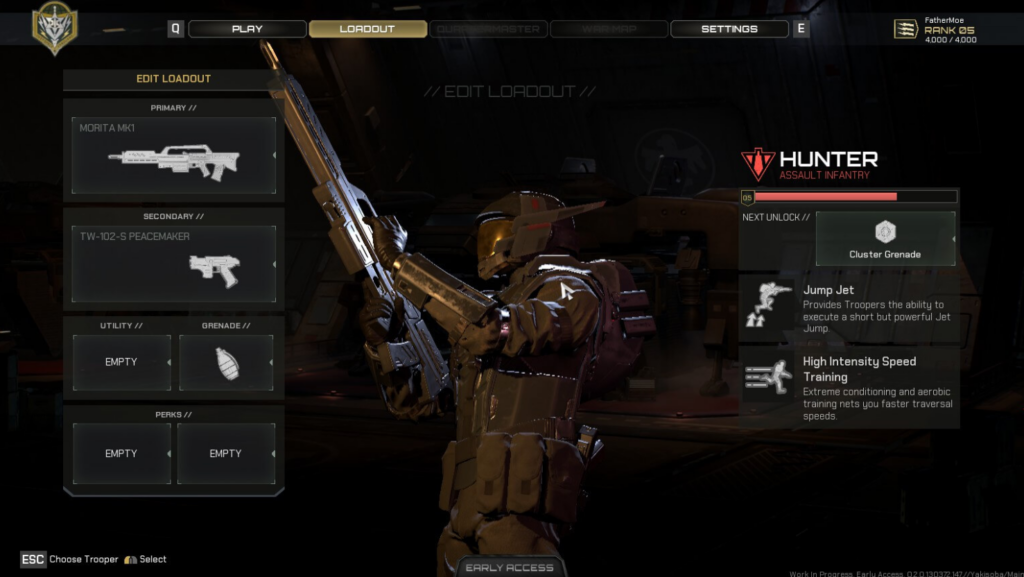Open the FatherMoe player rank profile
1024x577 pixels.
pyautogui.click(x=936, y=29)
